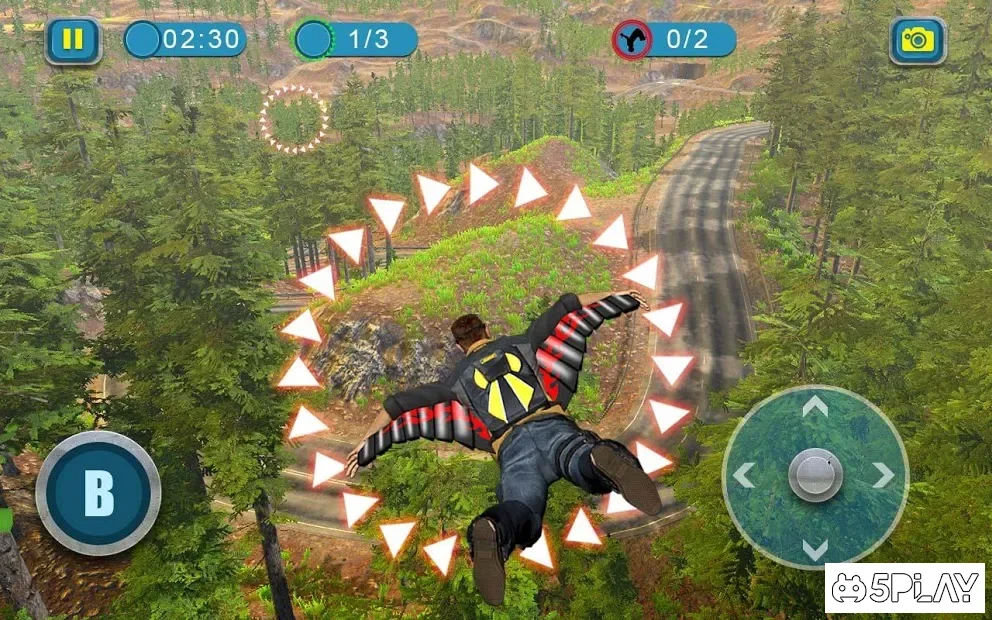
Task: Push the joystick's up arrow
Action: coord(815,406)
